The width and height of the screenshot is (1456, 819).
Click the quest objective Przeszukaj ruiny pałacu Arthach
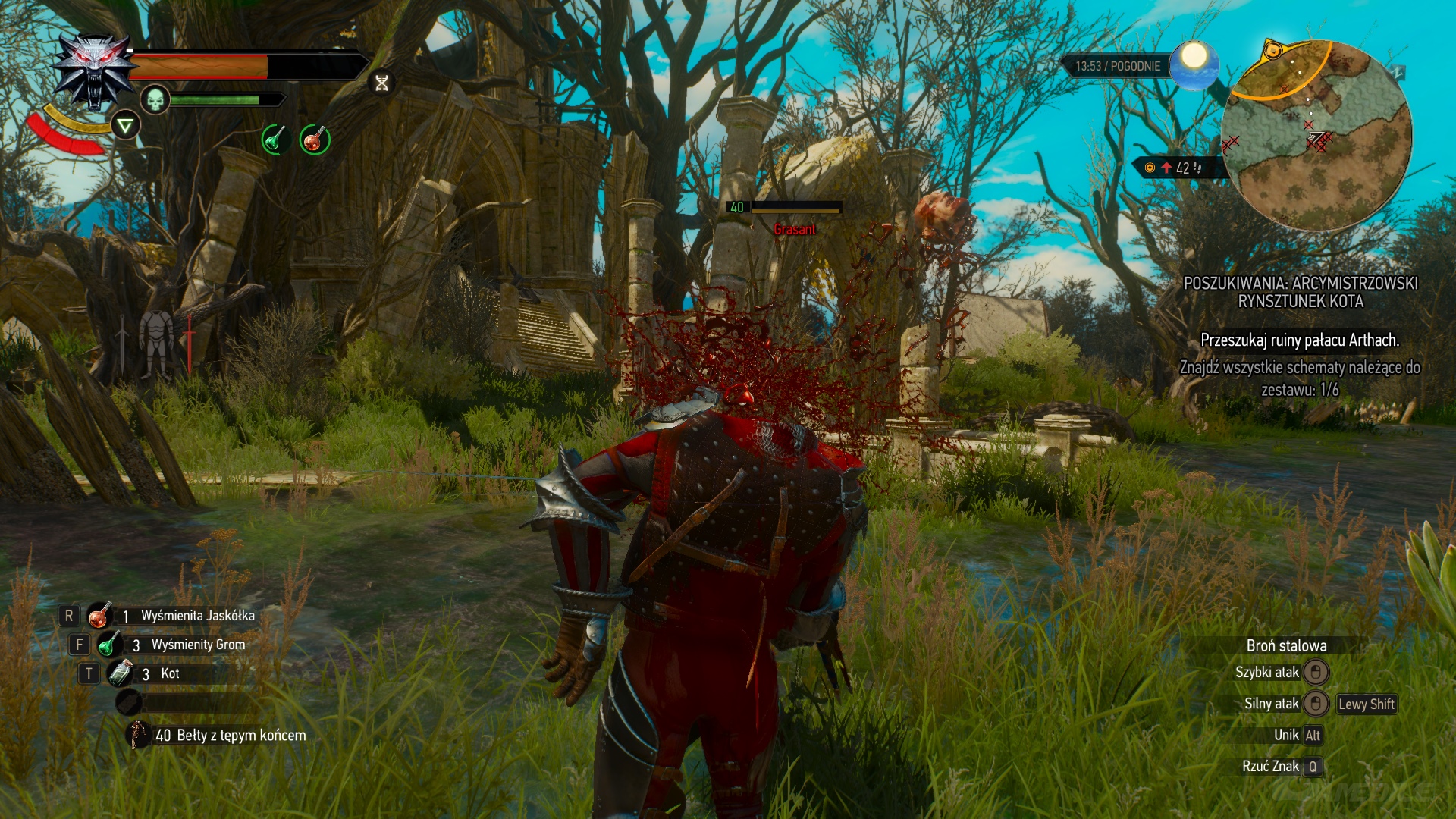click(1300, 340)
